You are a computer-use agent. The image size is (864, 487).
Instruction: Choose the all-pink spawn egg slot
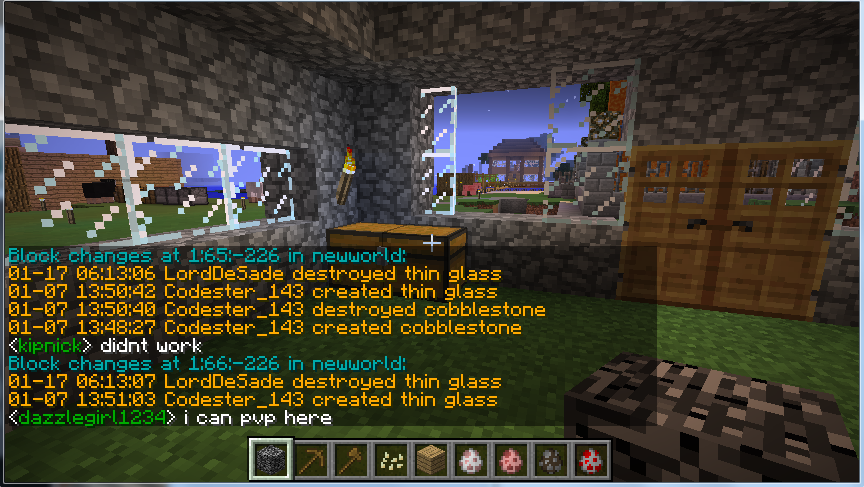[x=510, y=460]
